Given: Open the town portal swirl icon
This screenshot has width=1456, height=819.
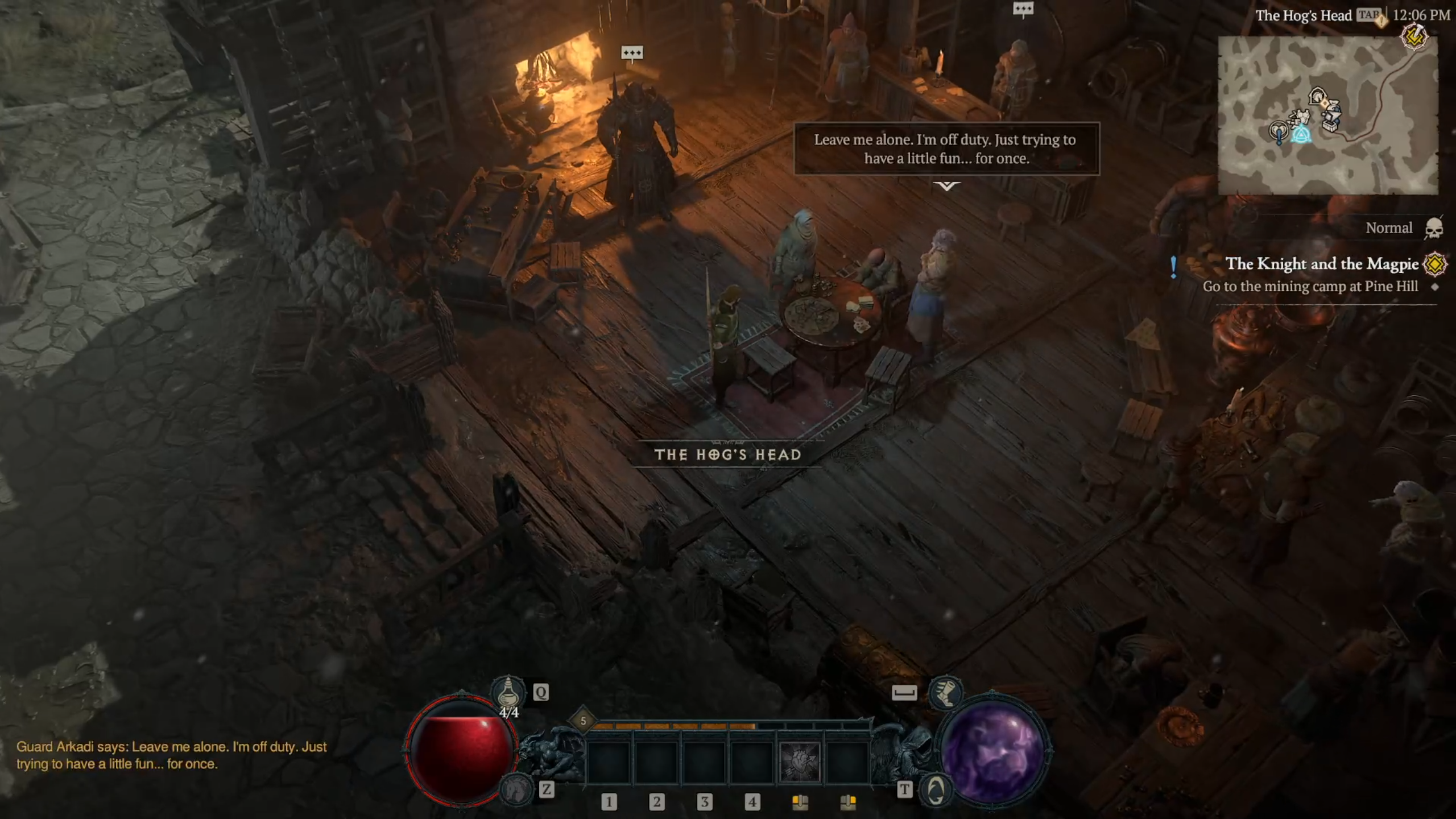Looking at the screenshot, I should coord(936,789).
